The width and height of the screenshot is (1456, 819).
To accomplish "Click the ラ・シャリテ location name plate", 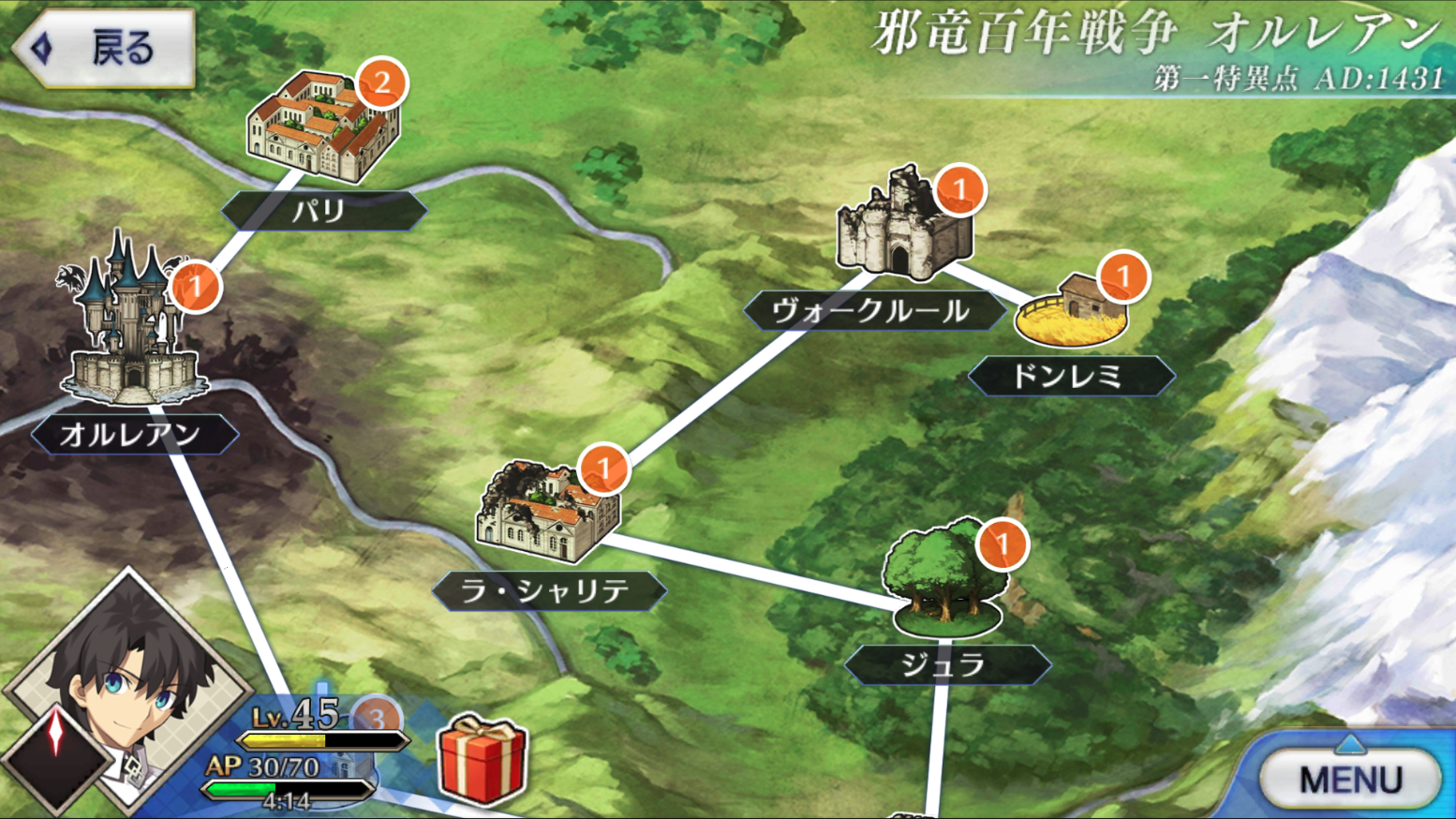I will (x=551, y=590).
